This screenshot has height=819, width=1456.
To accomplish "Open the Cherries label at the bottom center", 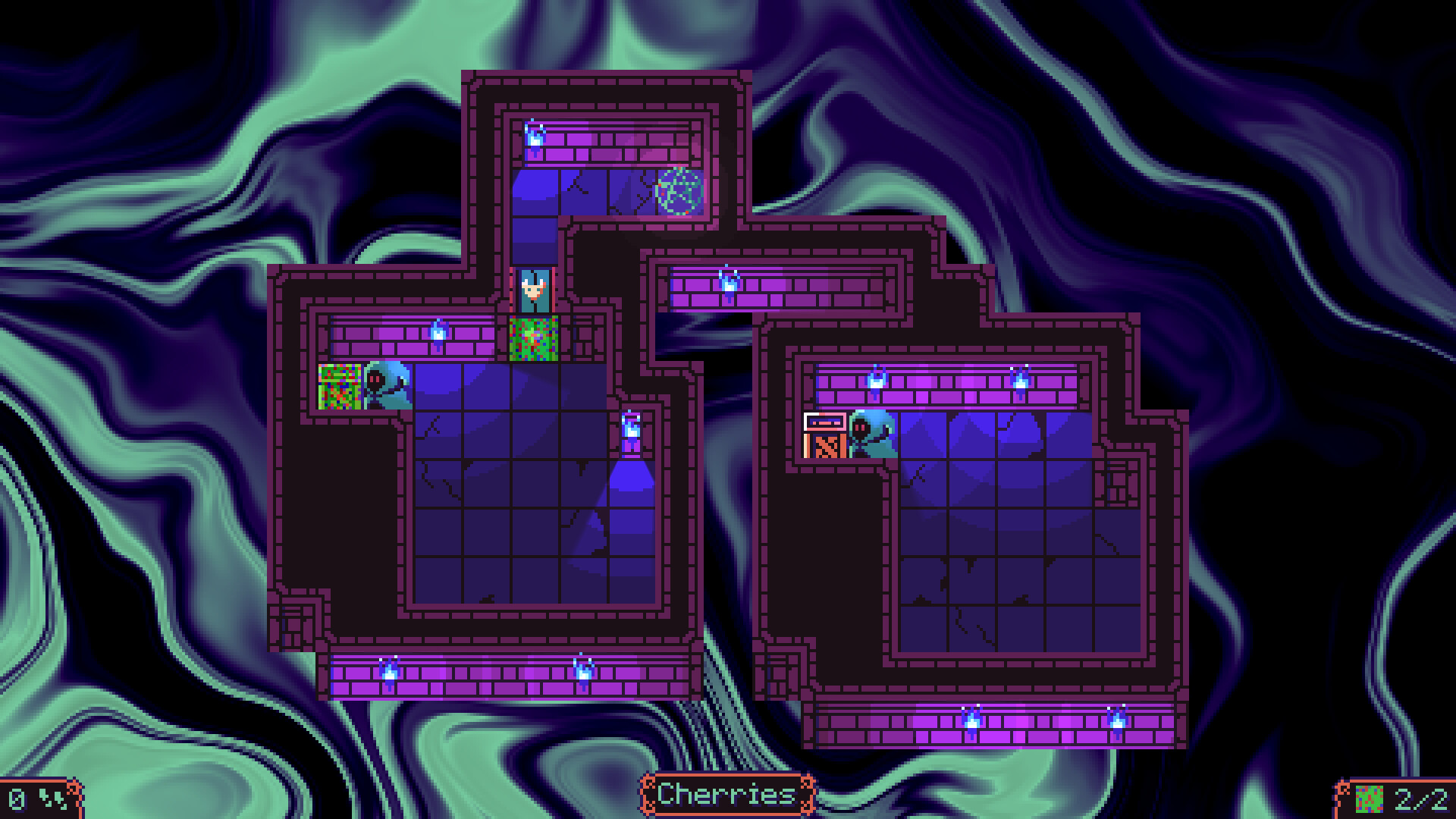I will pos(728,795).
